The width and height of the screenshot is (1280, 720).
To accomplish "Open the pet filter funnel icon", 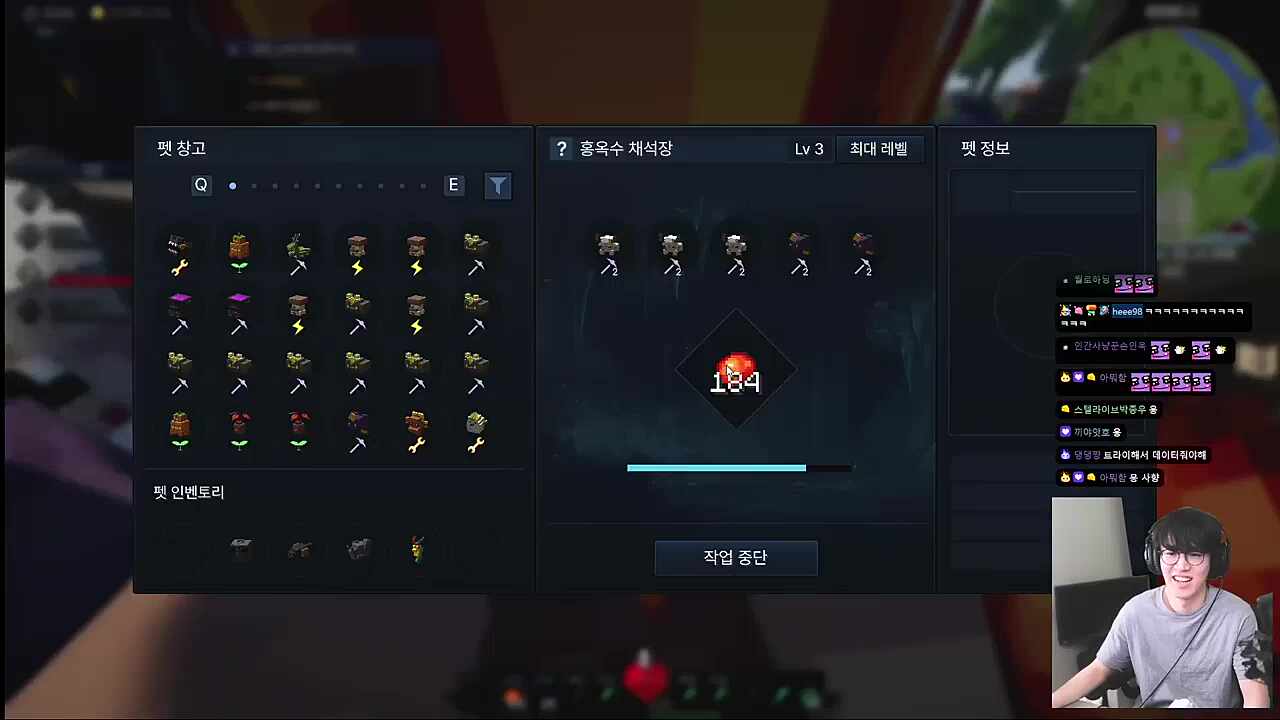I will [498, 185].
